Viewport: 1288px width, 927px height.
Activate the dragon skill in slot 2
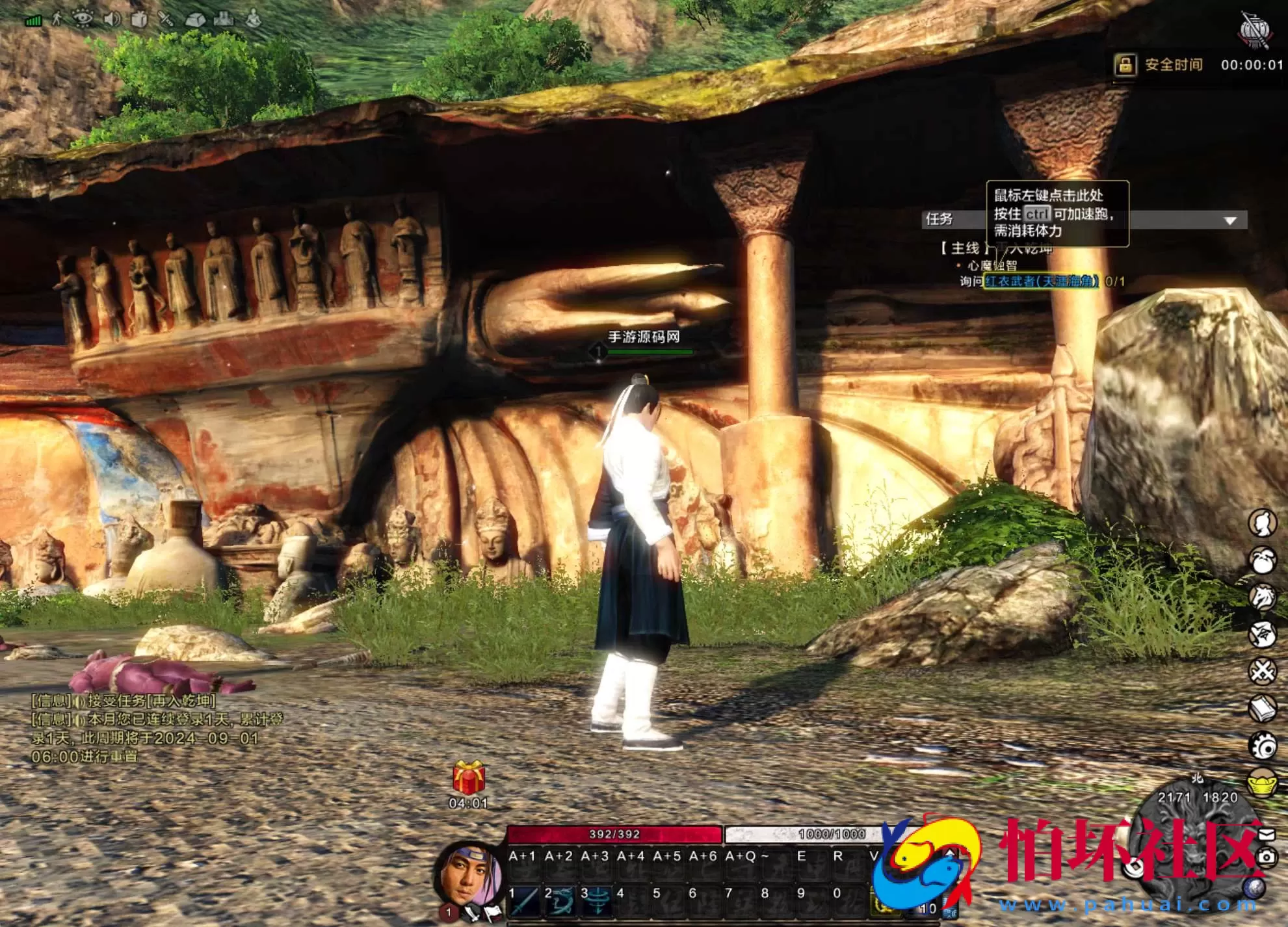point(560,902)
